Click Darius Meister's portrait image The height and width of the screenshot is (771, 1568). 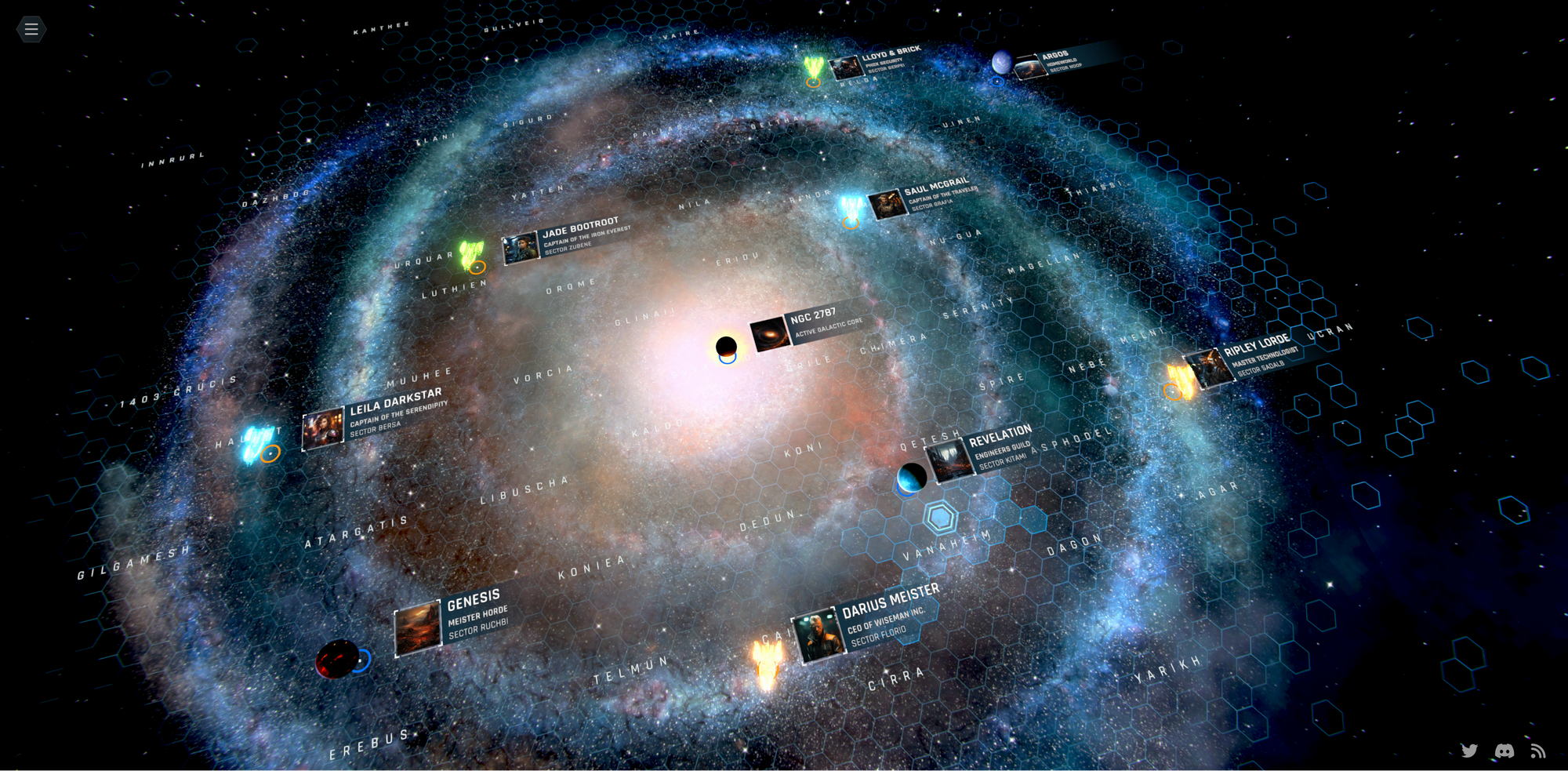click(819, 631)
